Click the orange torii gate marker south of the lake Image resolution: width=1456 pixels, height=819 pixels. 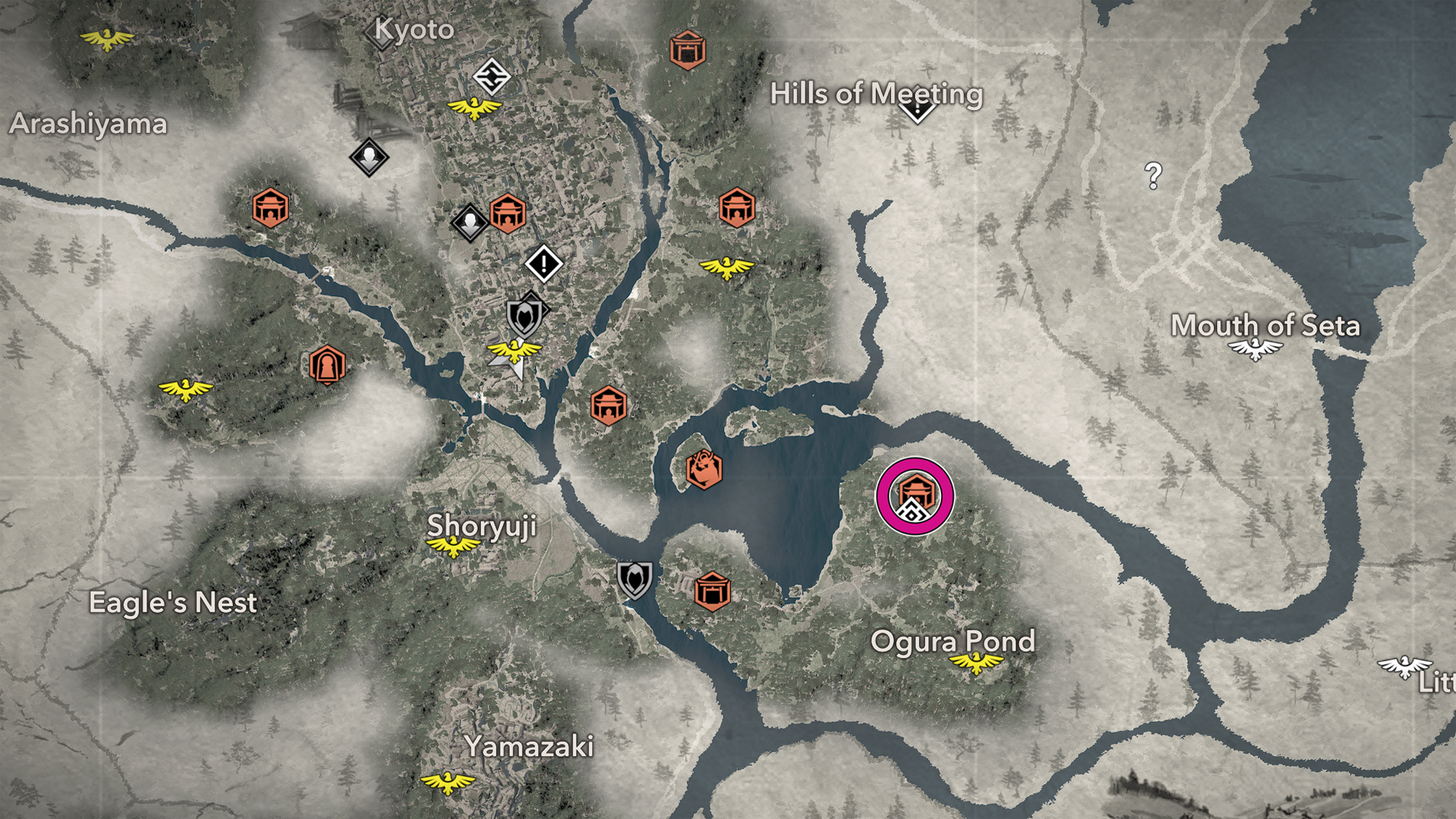(x=712, y=591)
